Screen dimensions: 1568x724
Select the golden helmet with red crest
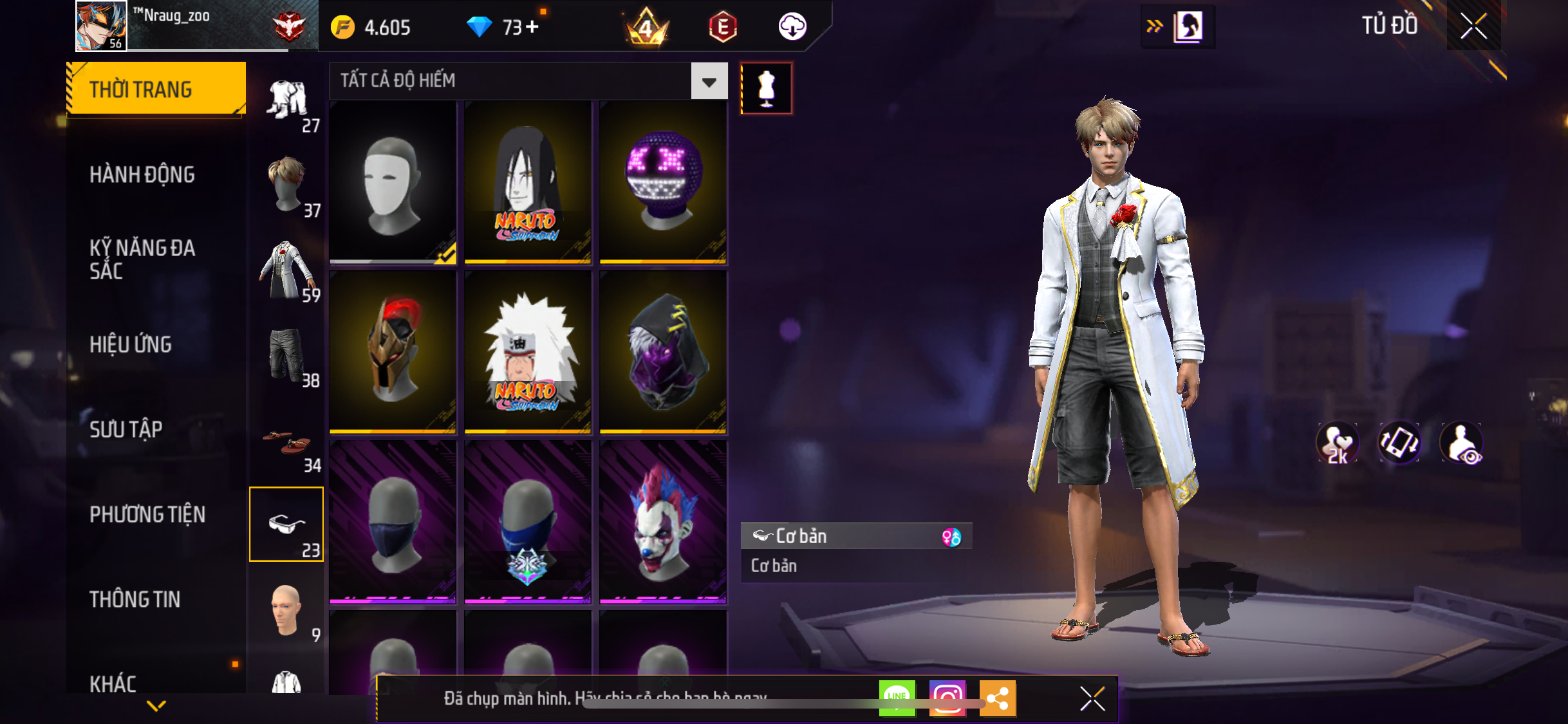[393, 351]
